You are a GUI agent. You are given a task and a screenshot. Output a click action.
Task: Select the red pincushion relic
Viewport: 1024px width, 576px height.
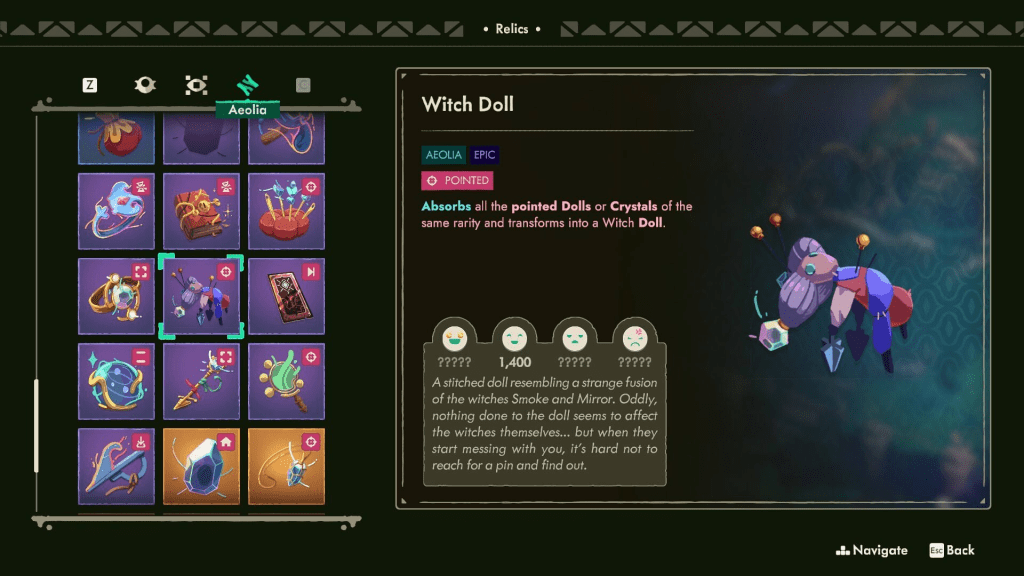coord(286,212)
